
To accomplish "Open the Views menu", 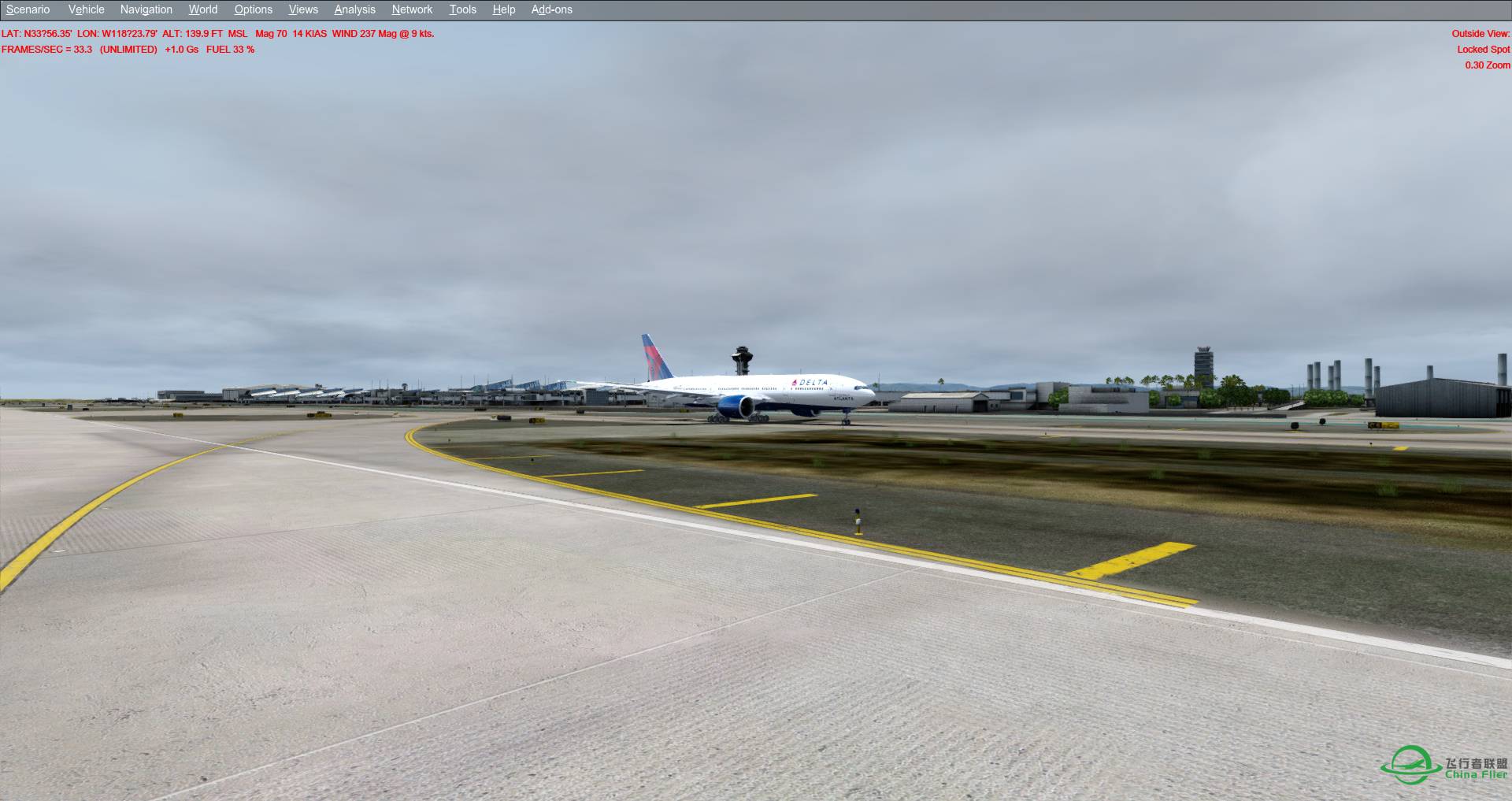I will click(x=303, y=9).
